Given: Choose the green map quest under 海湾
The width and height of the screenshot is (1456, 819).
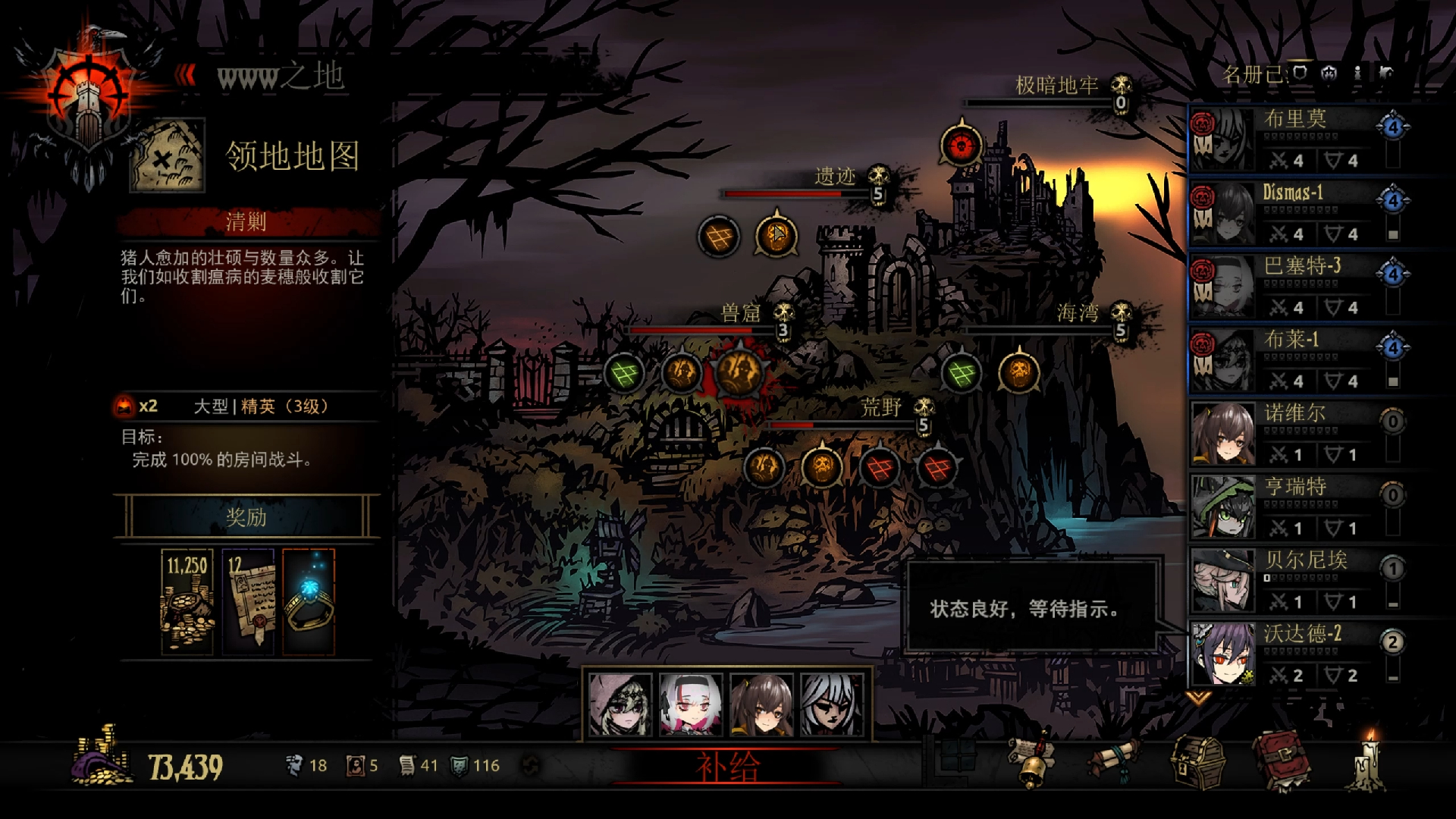Looking at the screenshot, I should click(x=962, y=373).
